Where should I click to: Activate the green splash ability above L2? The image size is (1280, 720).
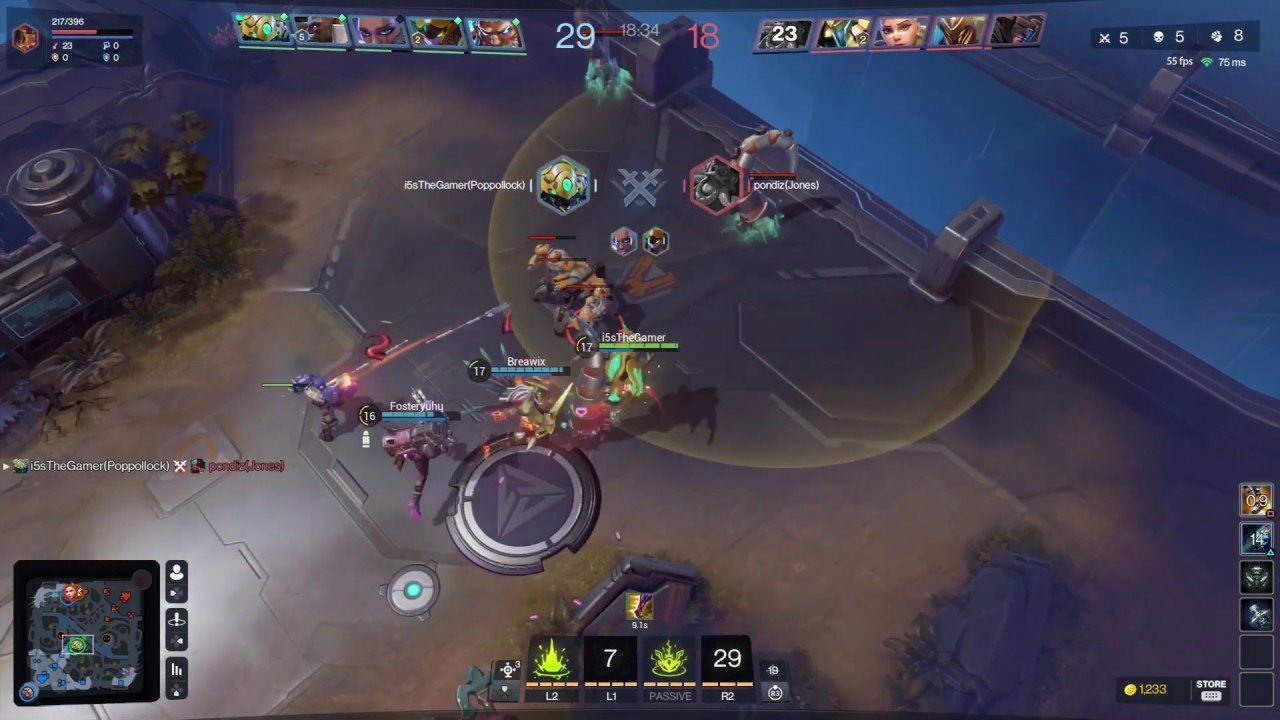pos(552,660)
